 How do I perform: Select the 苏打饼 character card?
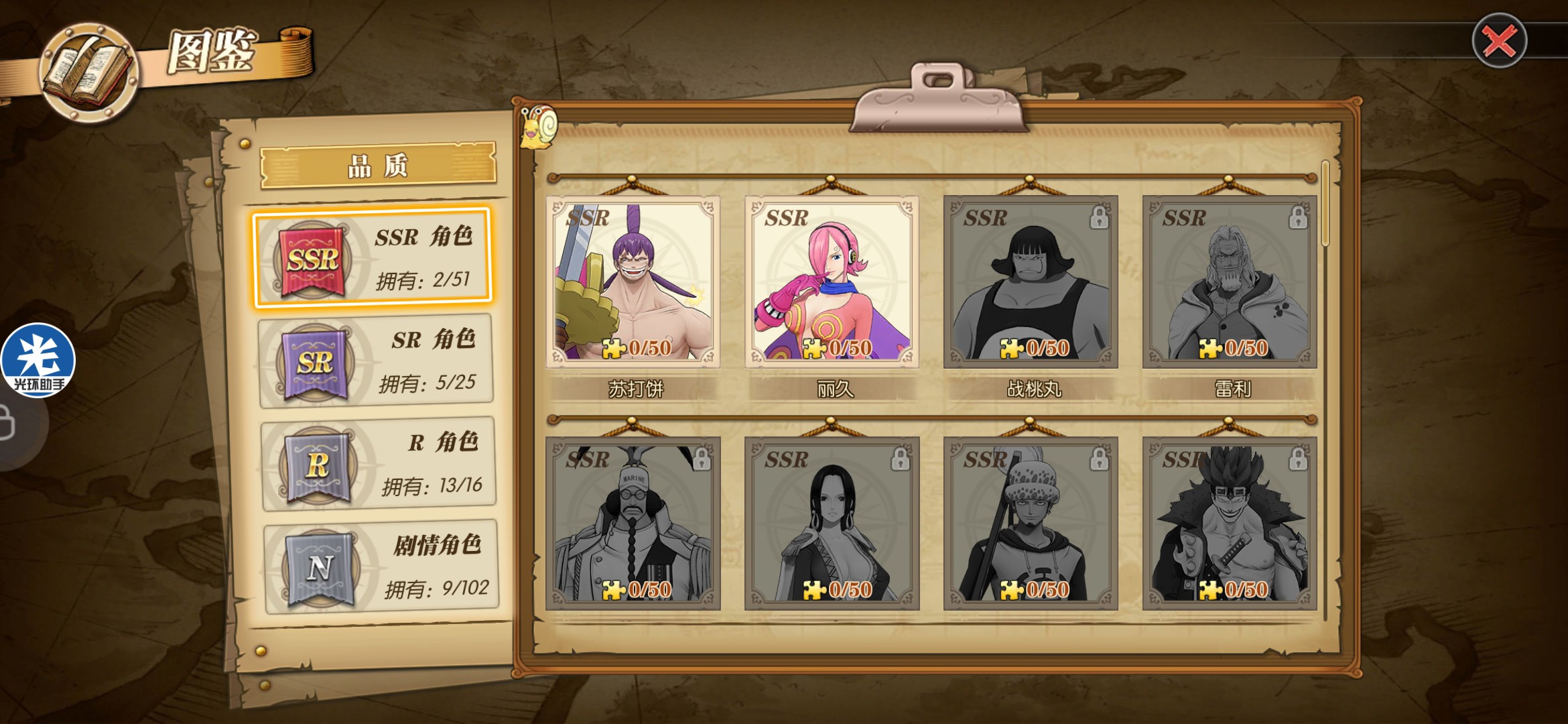coord(633,282)
